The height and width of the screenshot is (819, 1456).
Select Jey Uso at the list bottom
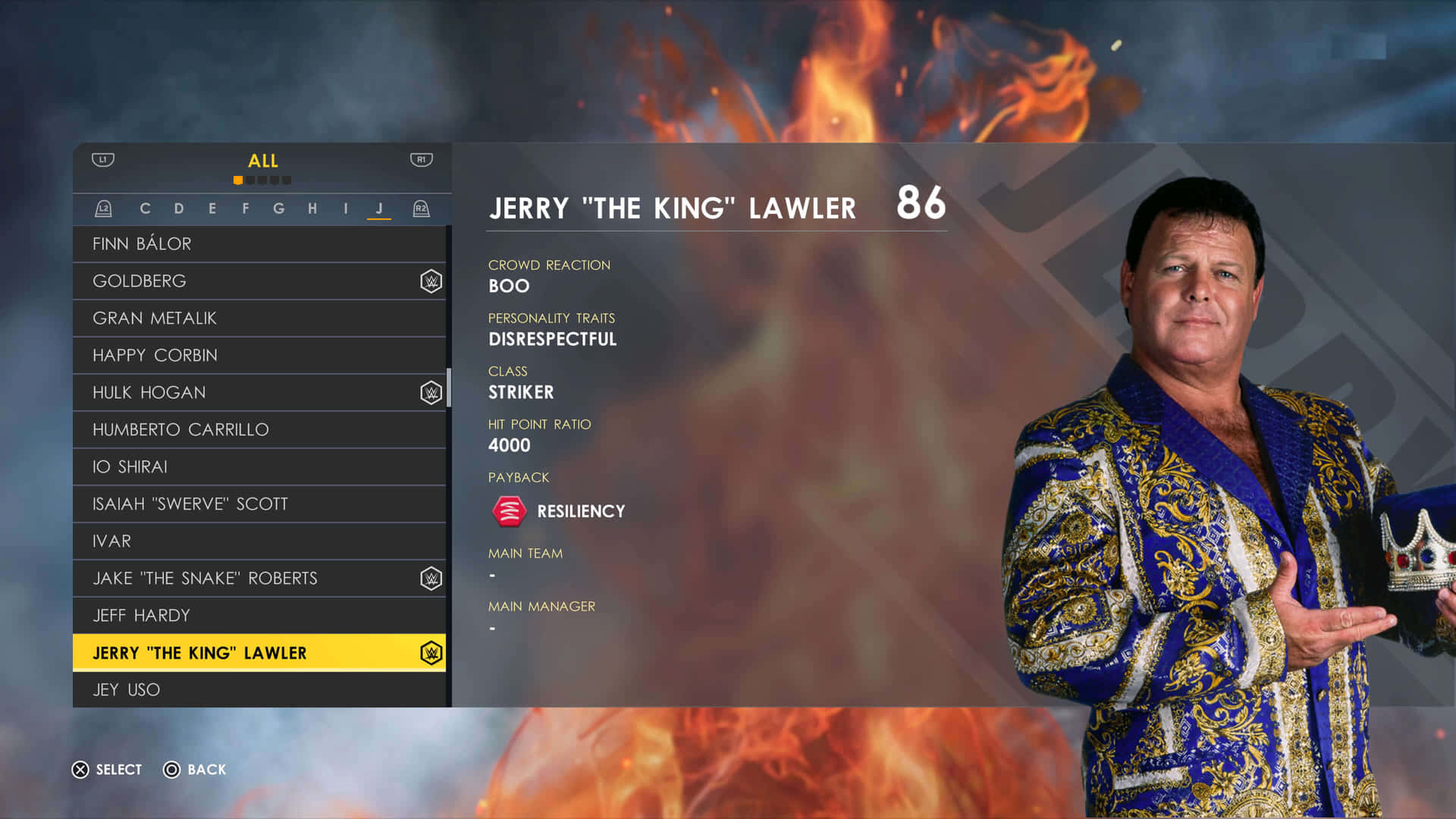[126, 689]
